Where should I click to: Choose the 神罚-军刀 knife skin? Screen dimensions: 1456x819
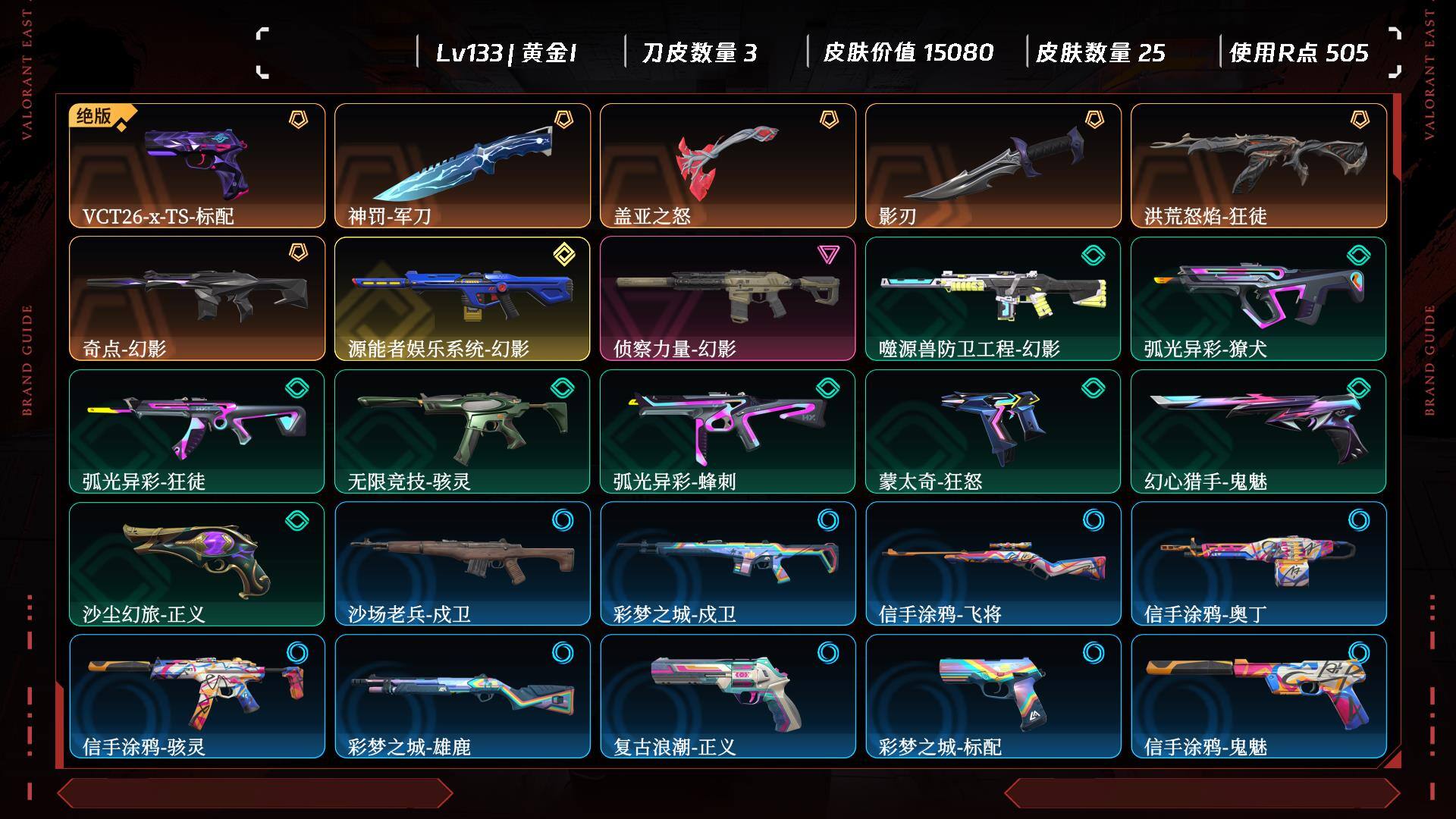click(463, 165)
